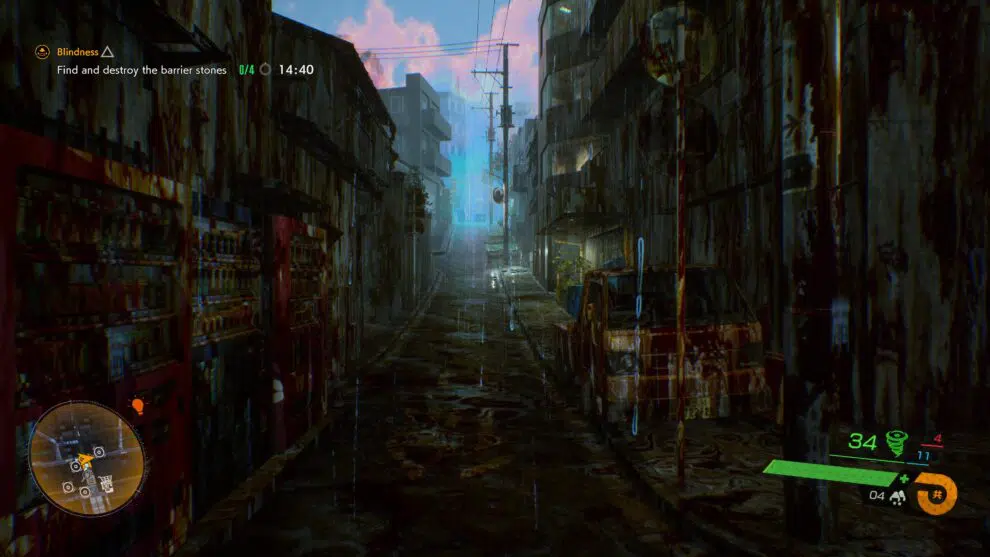Open the circular minimap
Screen dimensions: 990x557
pyautogui.click(x=86, y=458)
